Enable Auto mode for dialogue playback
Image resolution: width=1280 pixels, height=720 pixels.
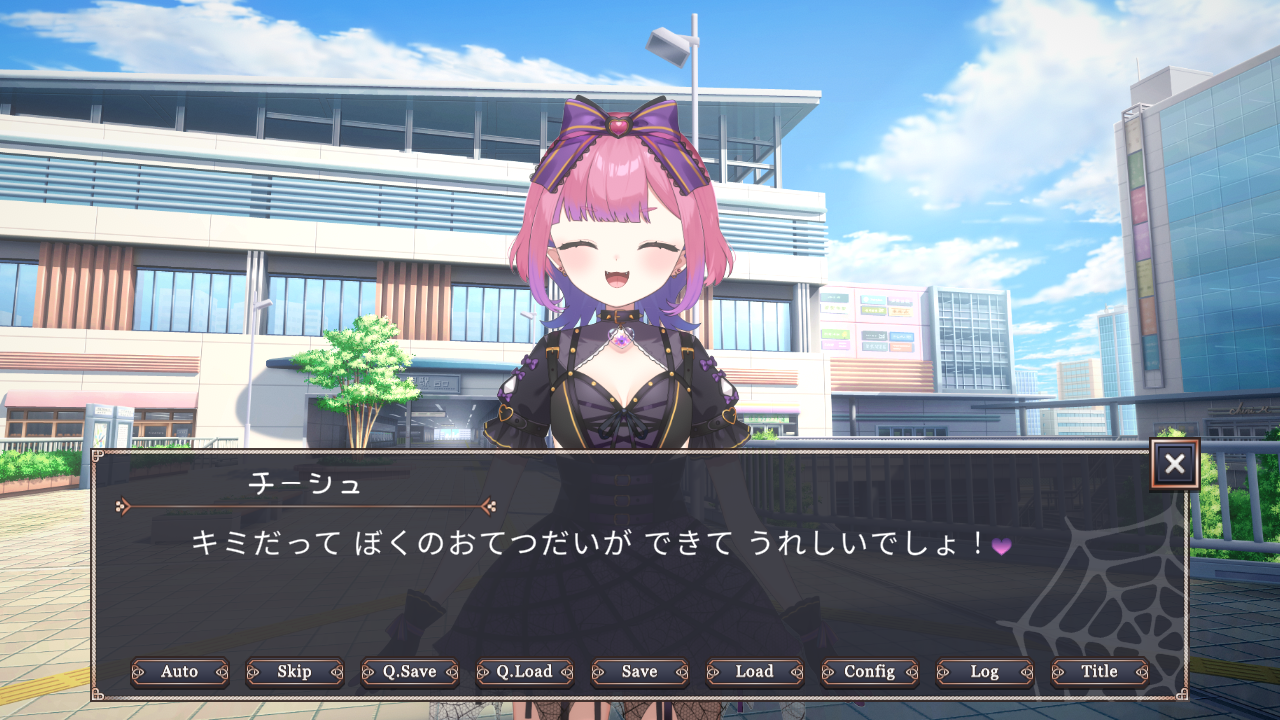tap(179, 672)
